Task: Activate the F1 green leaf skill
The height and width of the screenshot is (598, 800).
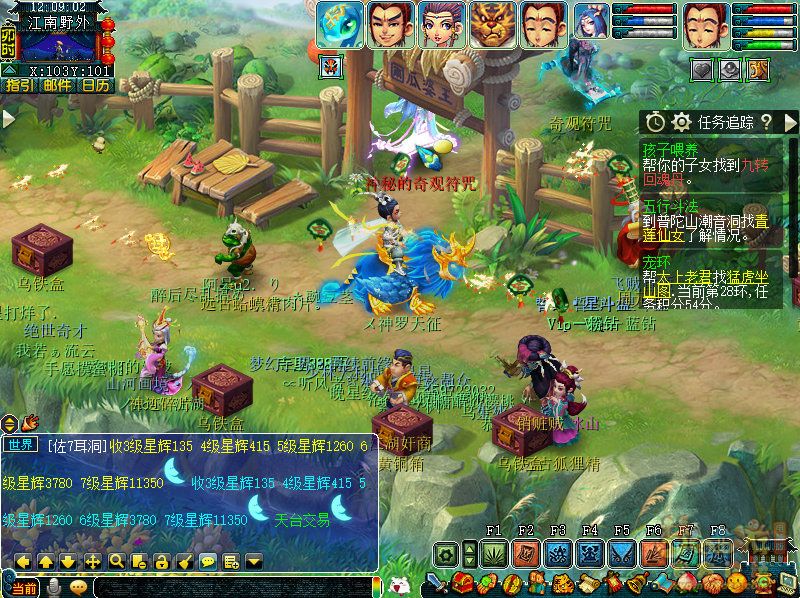Action: [x=493, y=553]
